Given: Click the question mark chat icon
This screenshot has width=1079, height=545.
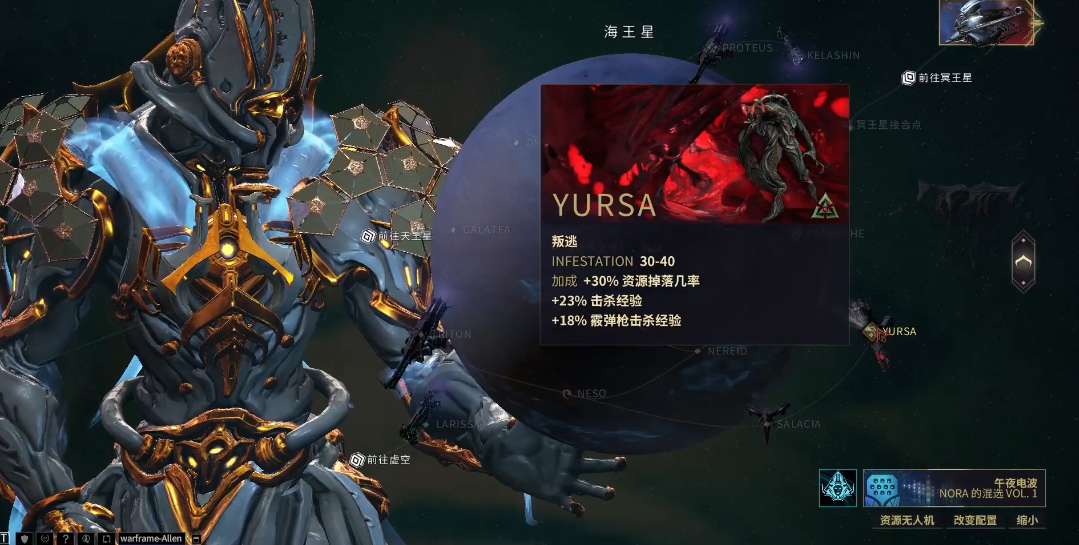Looking at the screenshot, I should (x=65, y=538).
